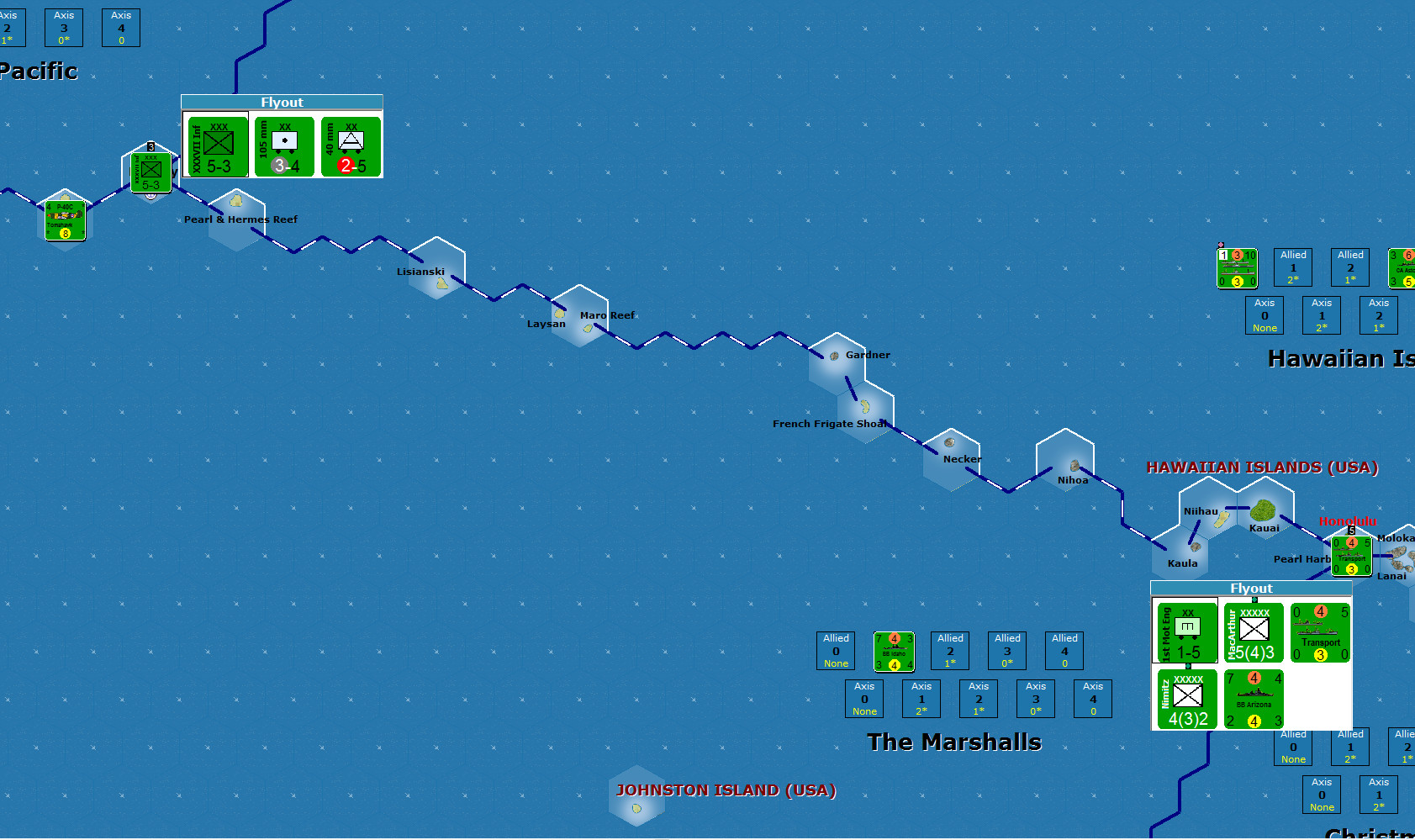Toggle the Axis 3 0* marker in top-left corner

pos(63,27)
